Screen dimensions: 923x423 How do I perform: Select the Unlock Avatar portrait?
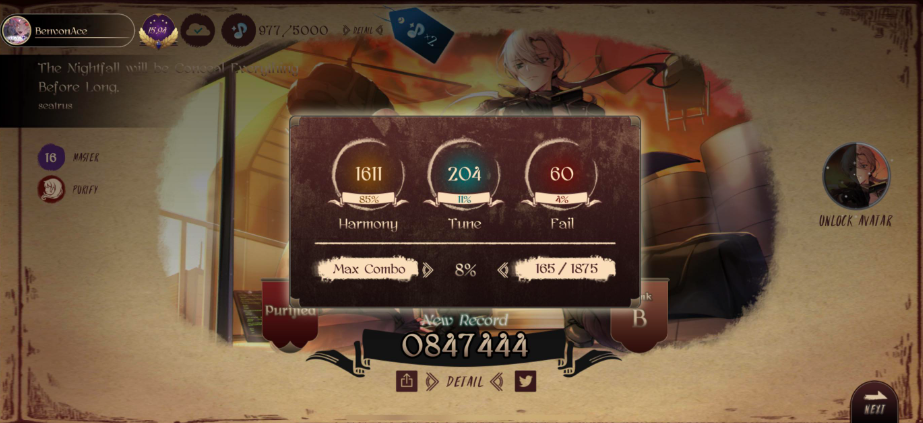(x=856, y=177)
